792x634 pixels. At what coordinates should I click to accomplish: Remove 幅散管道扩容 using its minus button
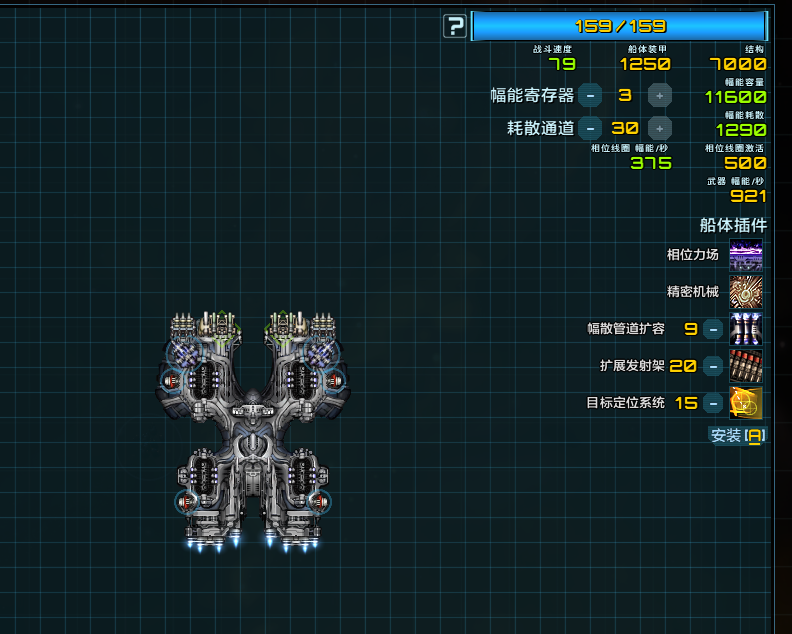tap(713, 329)
